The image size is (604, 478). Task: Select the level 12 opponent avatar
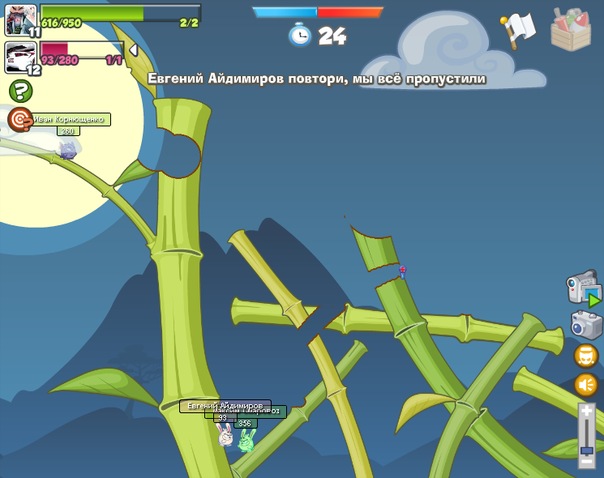pyautogui.click(x=20, y=56)
